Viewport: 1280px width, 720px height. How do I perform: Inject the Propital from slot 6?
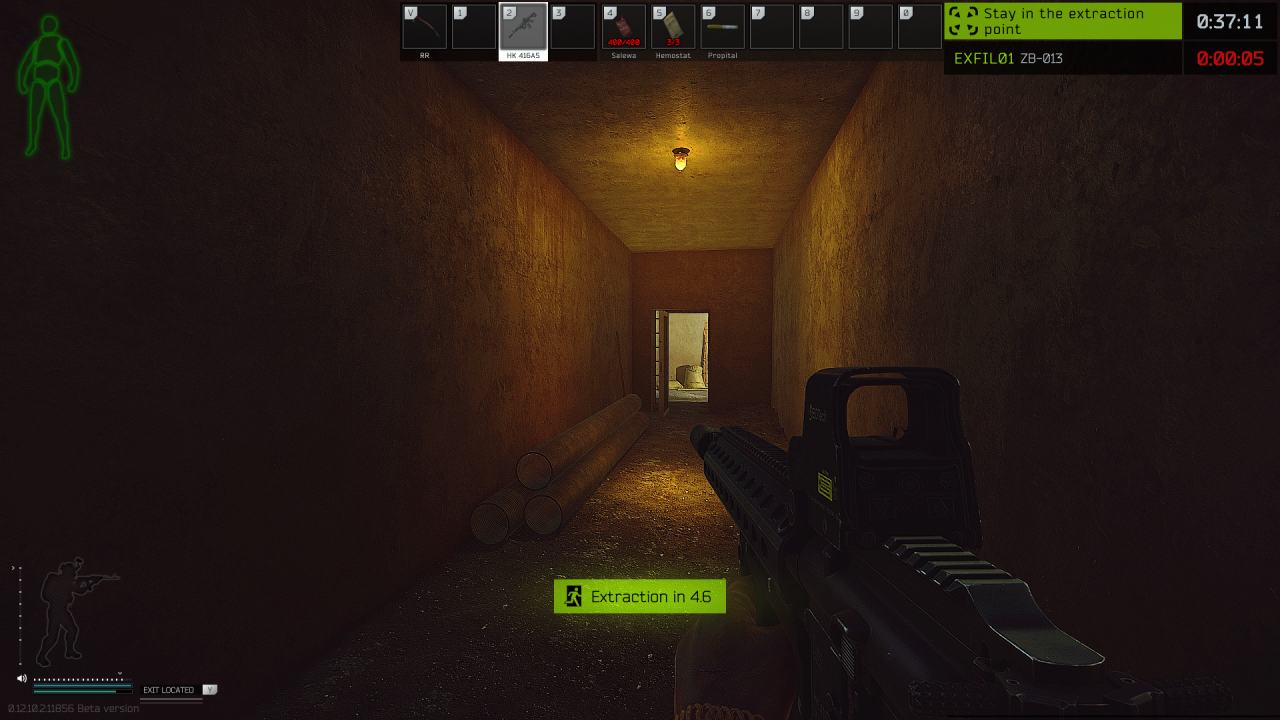click(722, 27)
